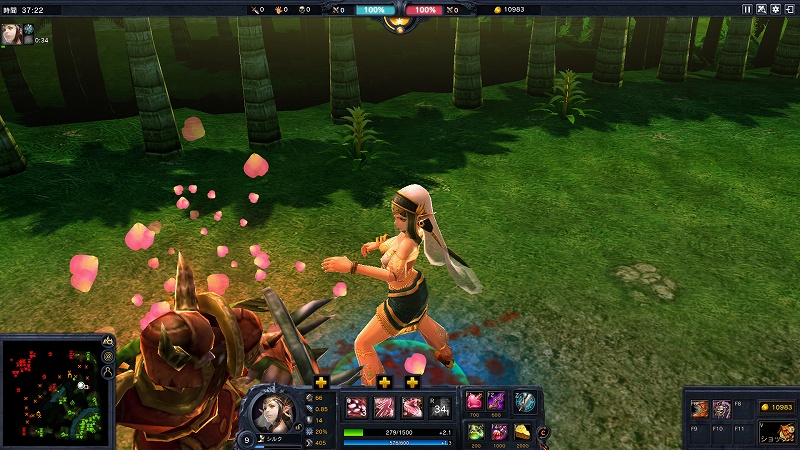Click the minimap
This screenshot has height=450, width=800.
point(53,383)
